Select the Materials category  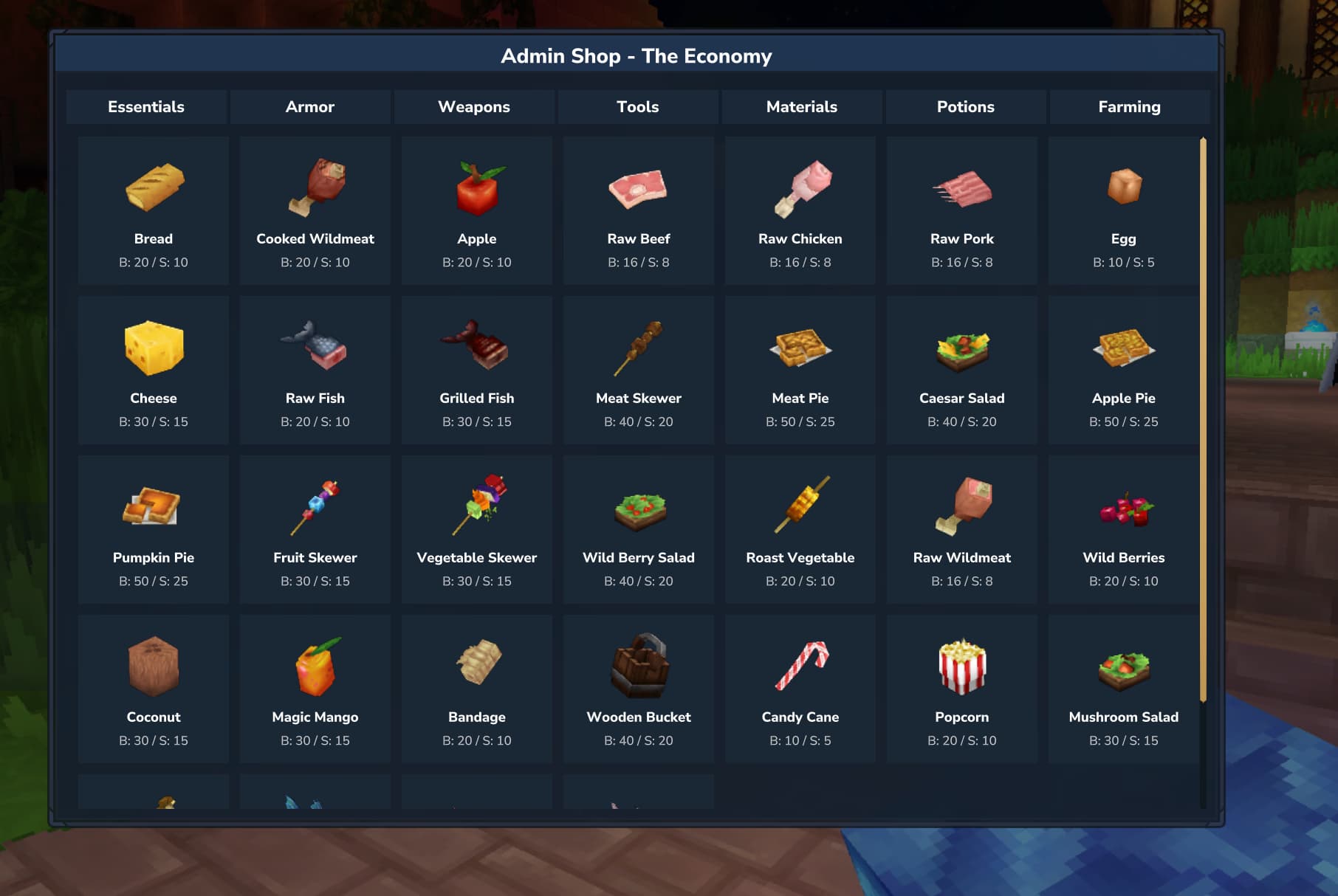coord(801,107)
